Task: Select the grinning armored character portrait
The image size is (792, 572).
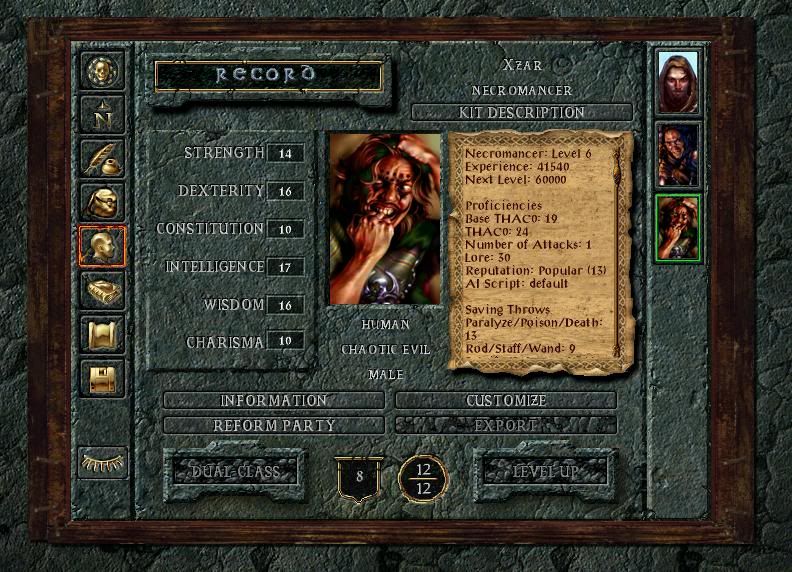Action: (678, 154)
